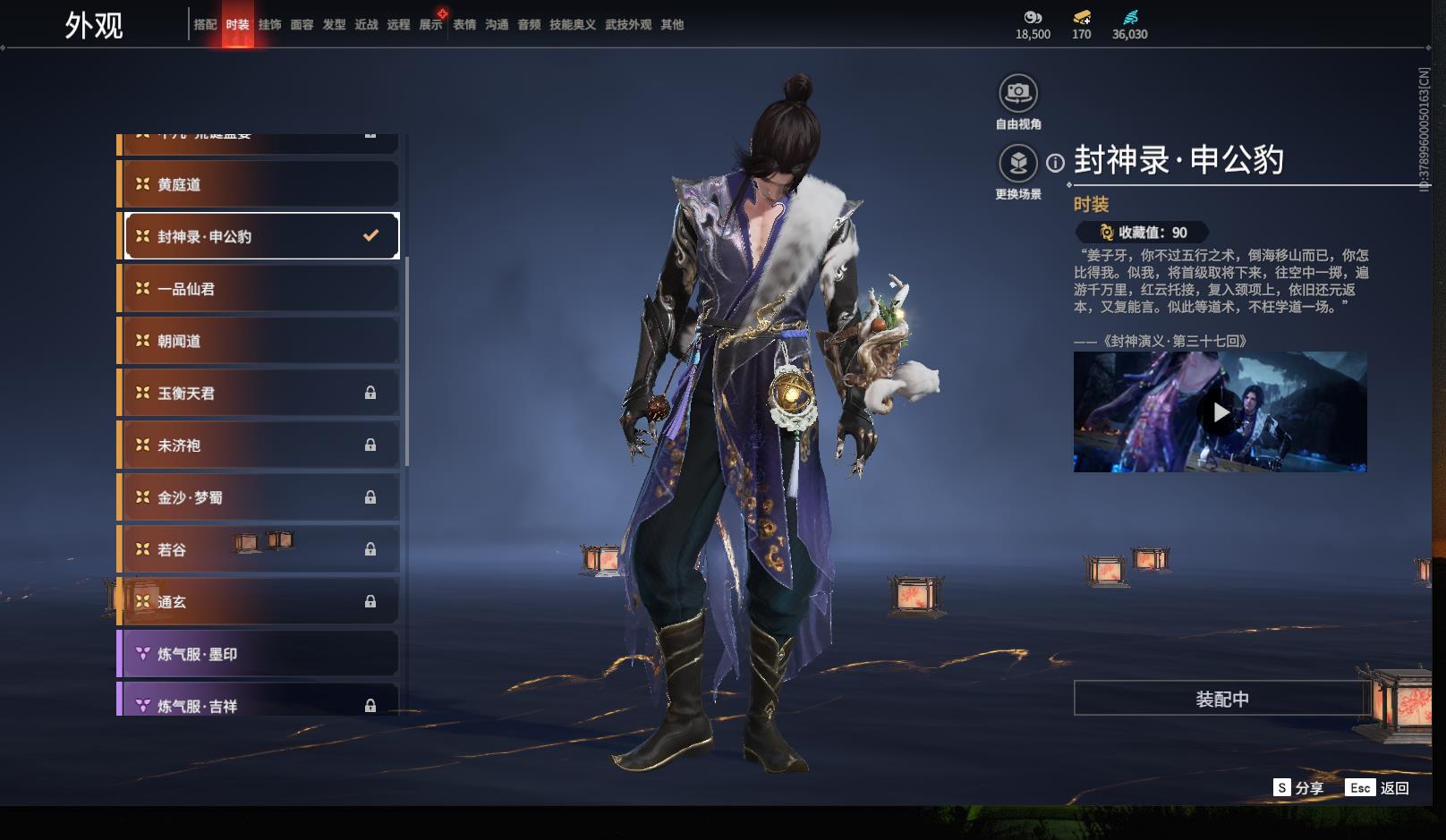
Task: Select the 一品仙君 outfit row
Action: (x=259, y=289)
